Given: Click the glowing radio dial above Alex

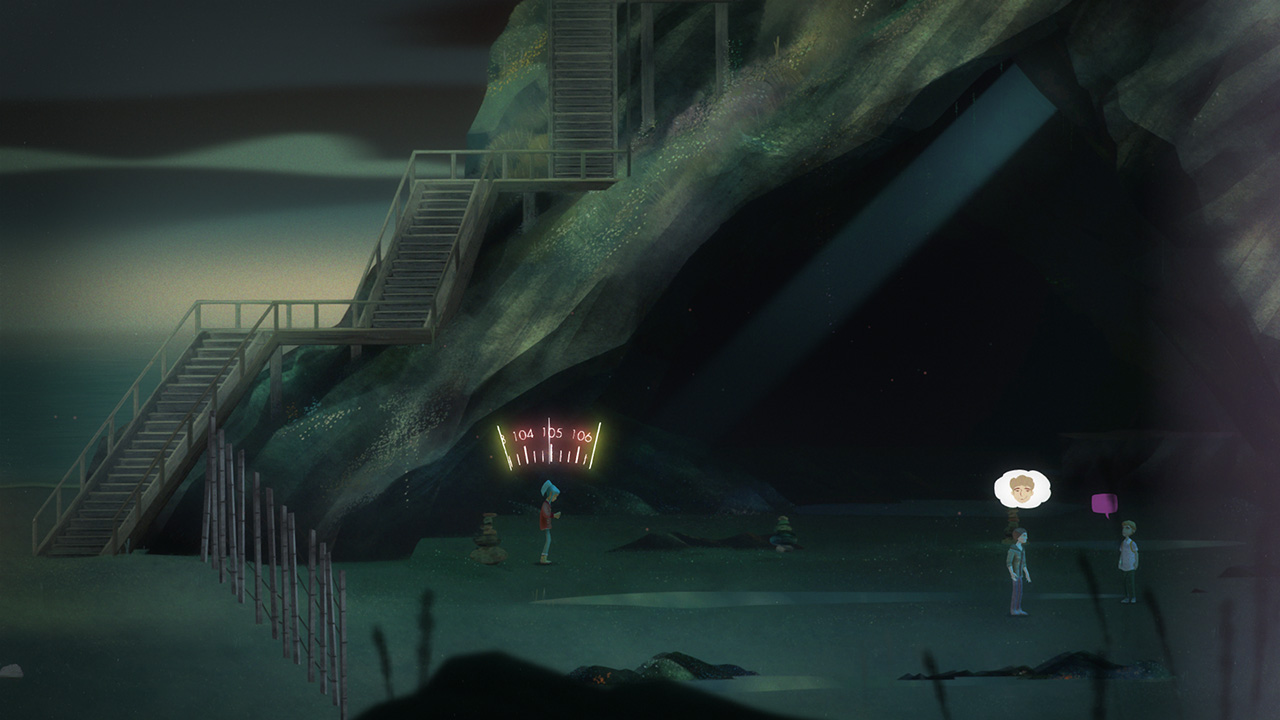Looking at the screenshot, I should (x=551, y=440).
